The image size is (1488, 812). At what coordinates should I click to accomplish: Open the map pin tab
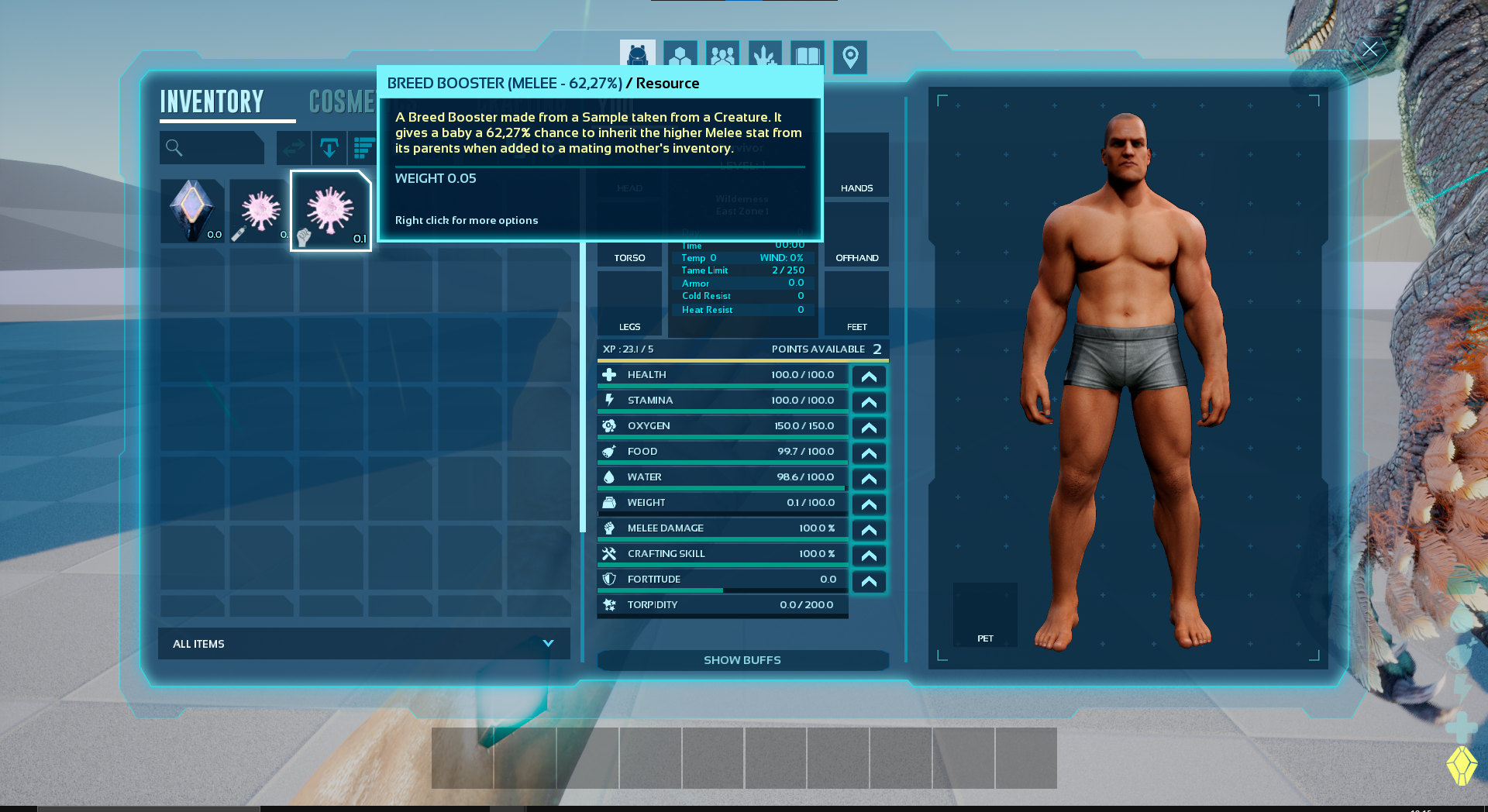point(850,57)
